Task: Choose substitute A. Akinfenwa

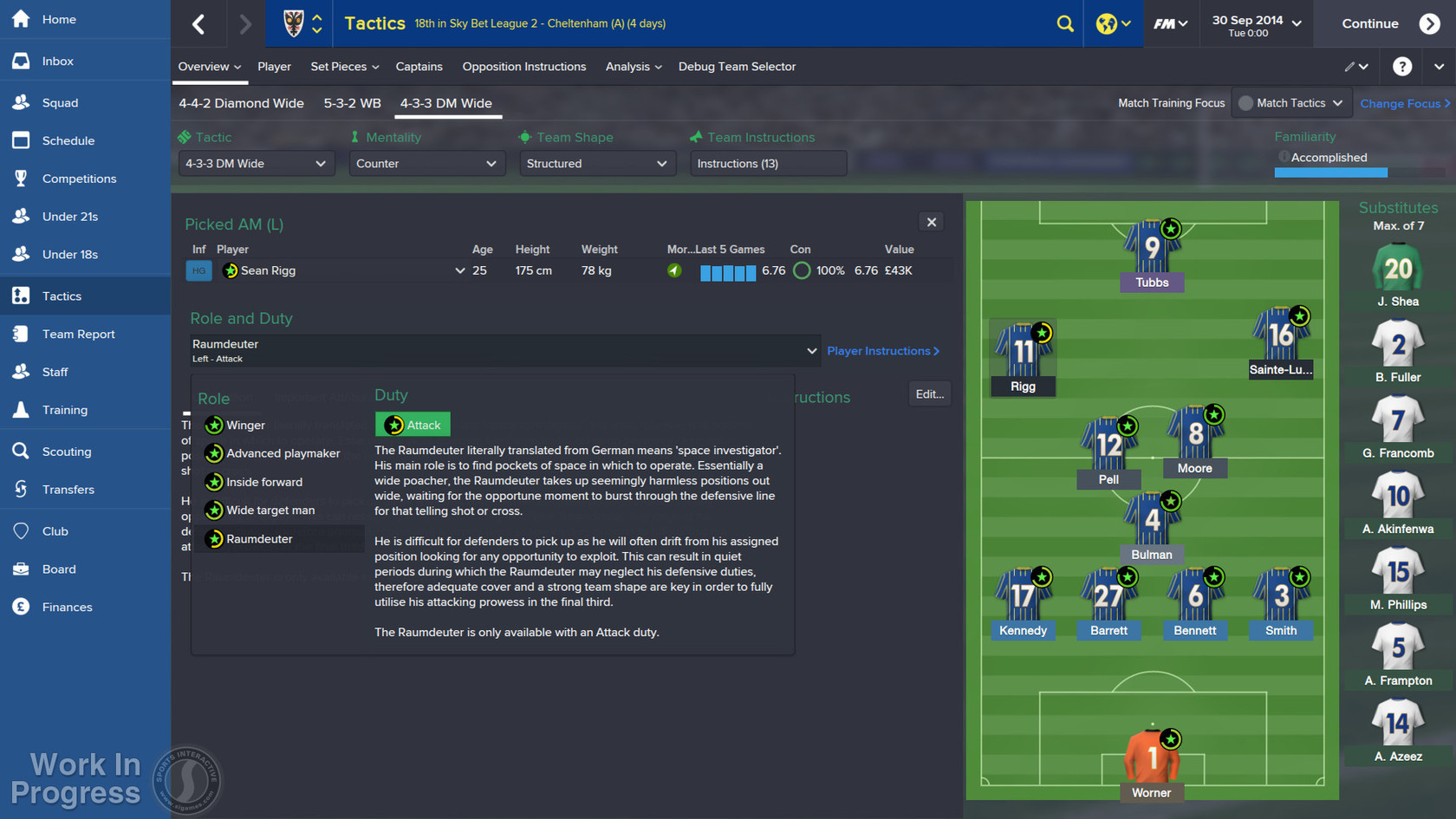Action: click(x=1397, y=503)
